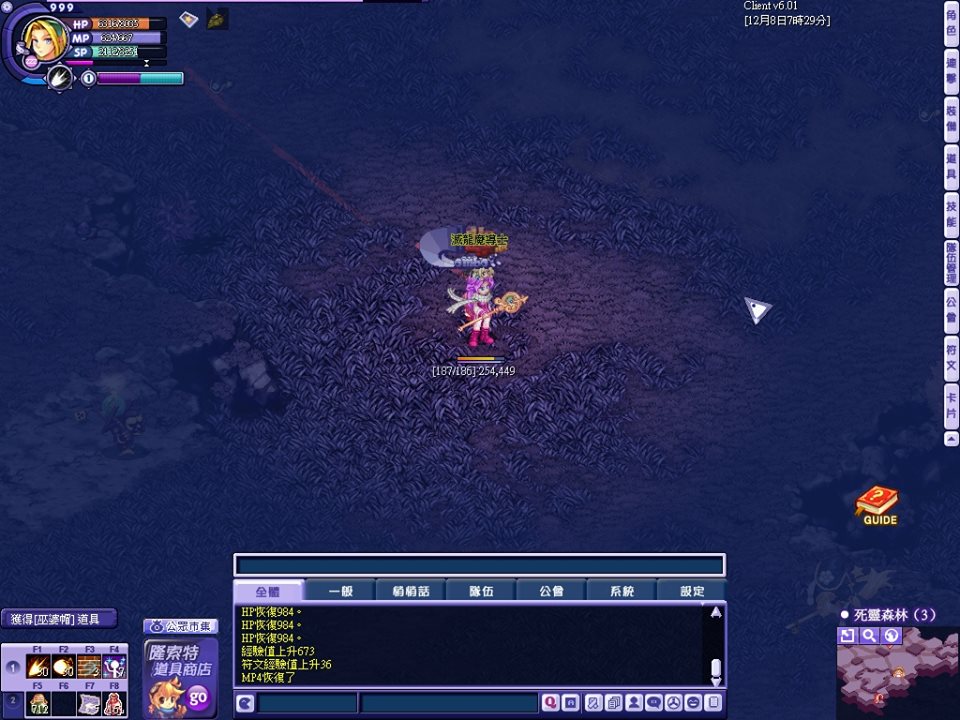Show the 系統 system chat tab
960x720 pixels.
622,591
